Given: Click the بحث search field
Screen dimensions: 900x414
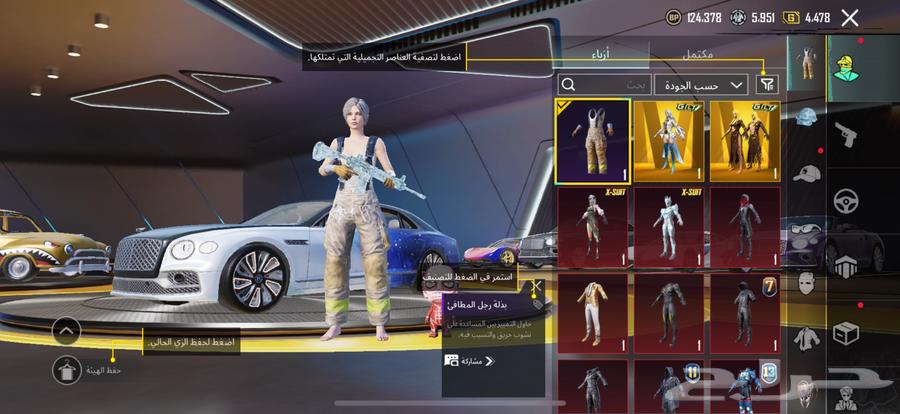Looking at the screenshot, I should [604, 85].
